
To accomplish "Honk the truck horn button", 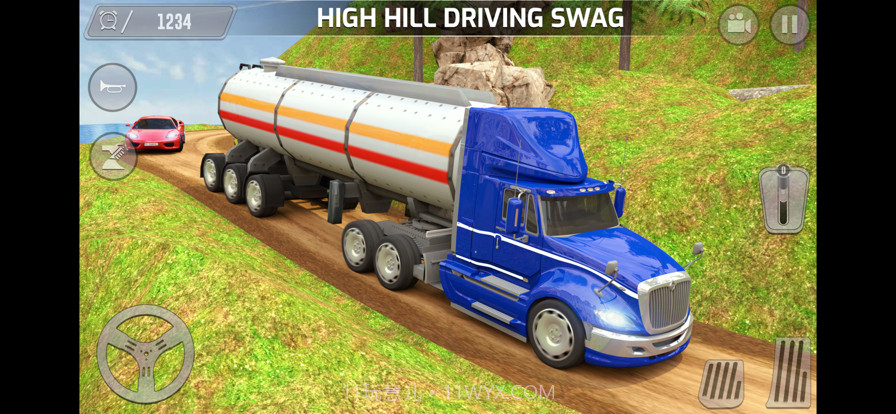I will click(112, 87).
